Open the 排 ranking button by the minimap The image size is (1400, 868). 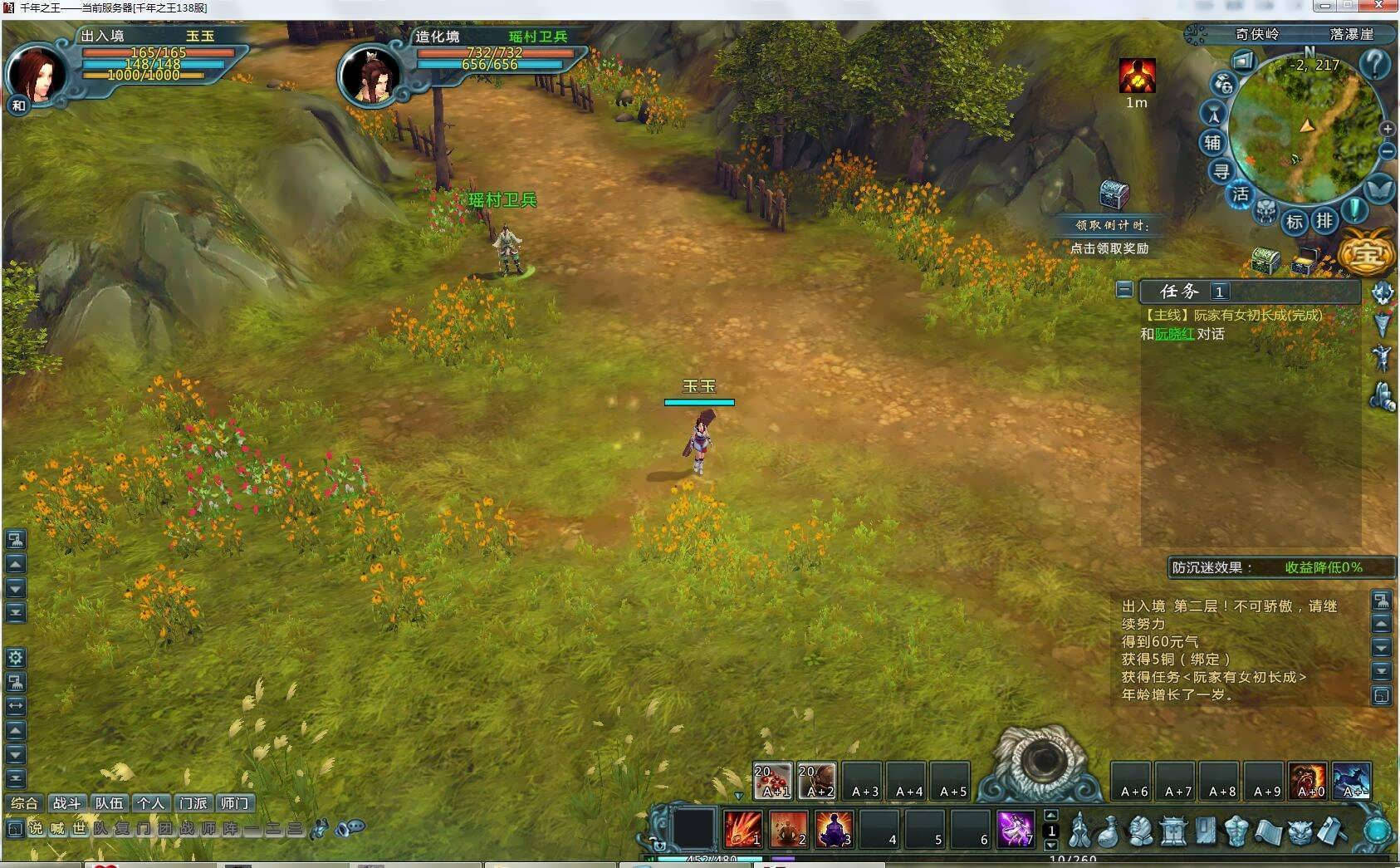tap(1324, 221)
